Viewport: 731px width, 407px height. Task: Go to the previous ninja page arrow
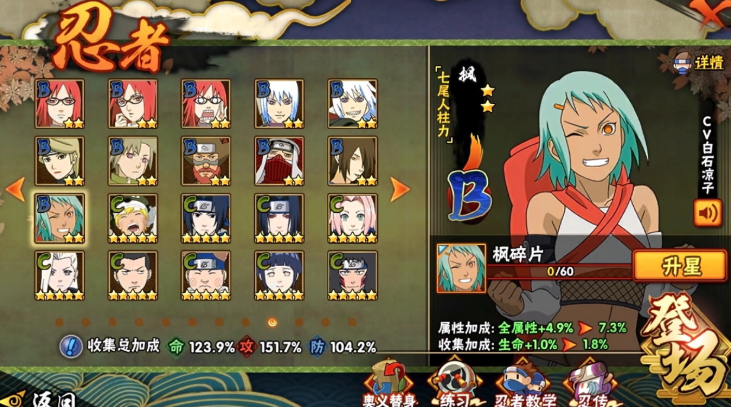pyautogui.click(x=15, y=188)
